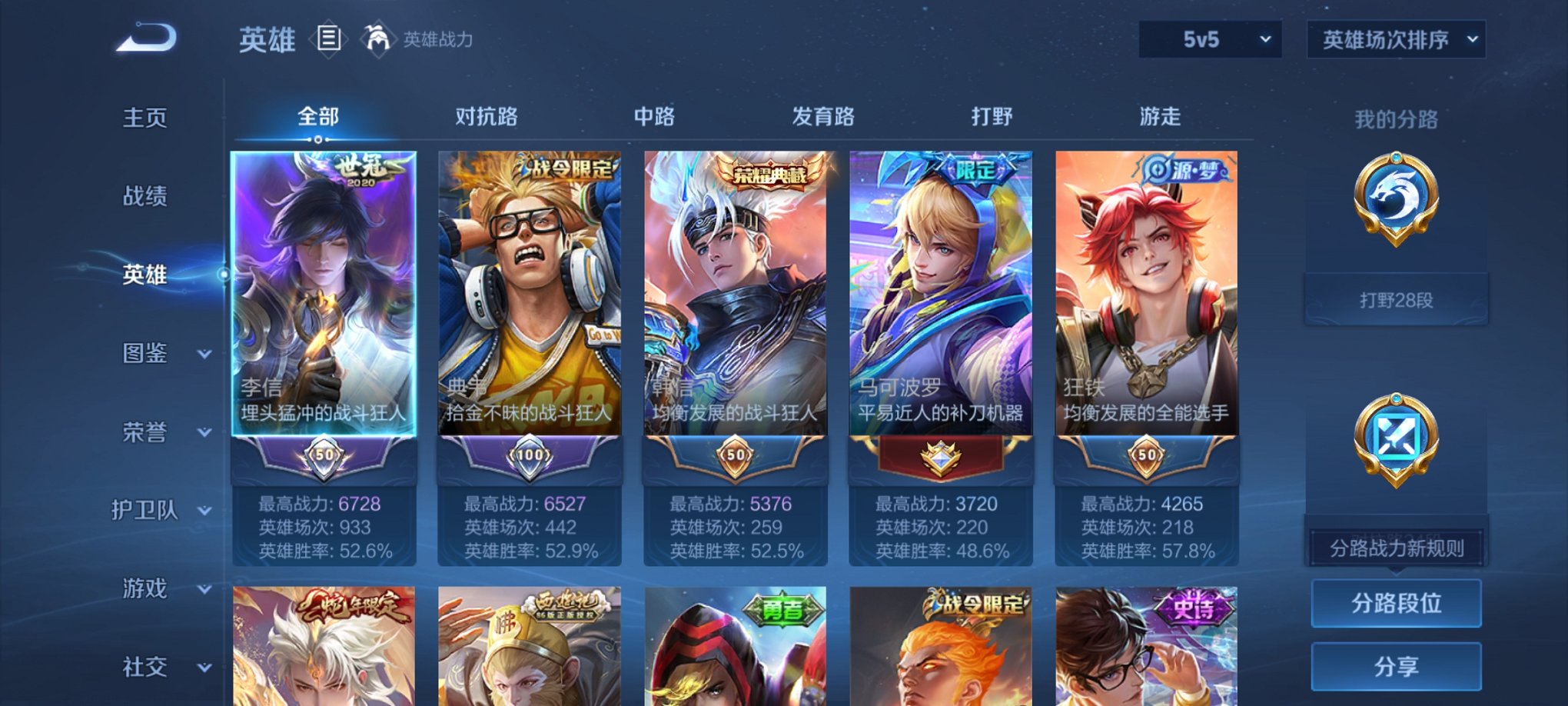
Task: Click the level 50 badge on 李信 card
Action: coord(326,455)
